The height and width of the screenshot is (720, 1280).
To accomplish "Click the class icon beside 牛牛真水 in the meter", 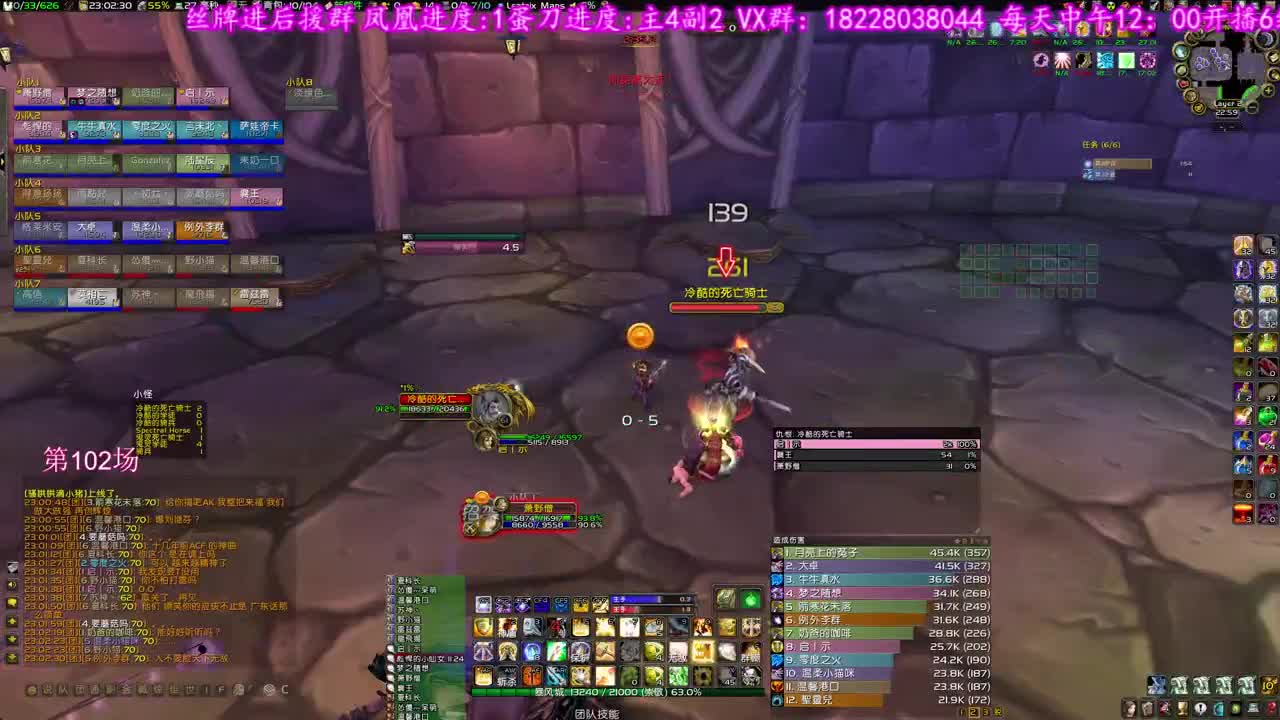I will point(777,580).
